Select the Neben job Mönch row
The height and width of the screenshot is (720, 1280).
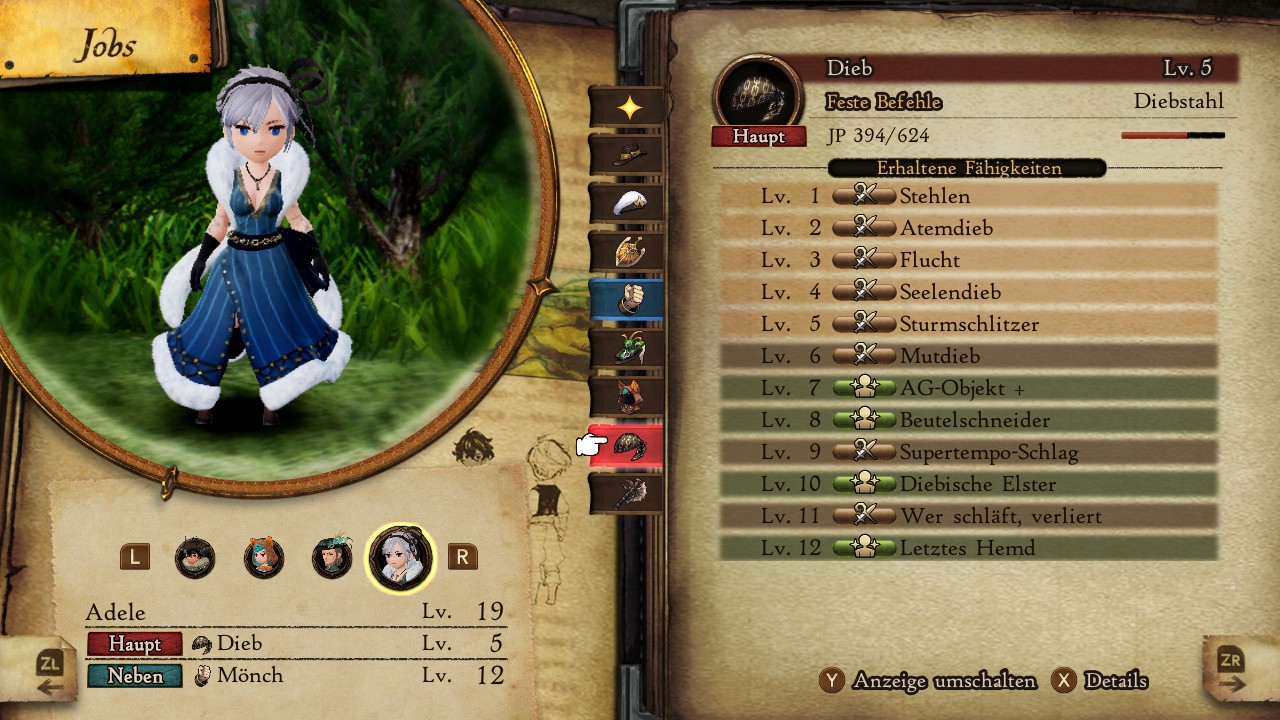[296, 676]
